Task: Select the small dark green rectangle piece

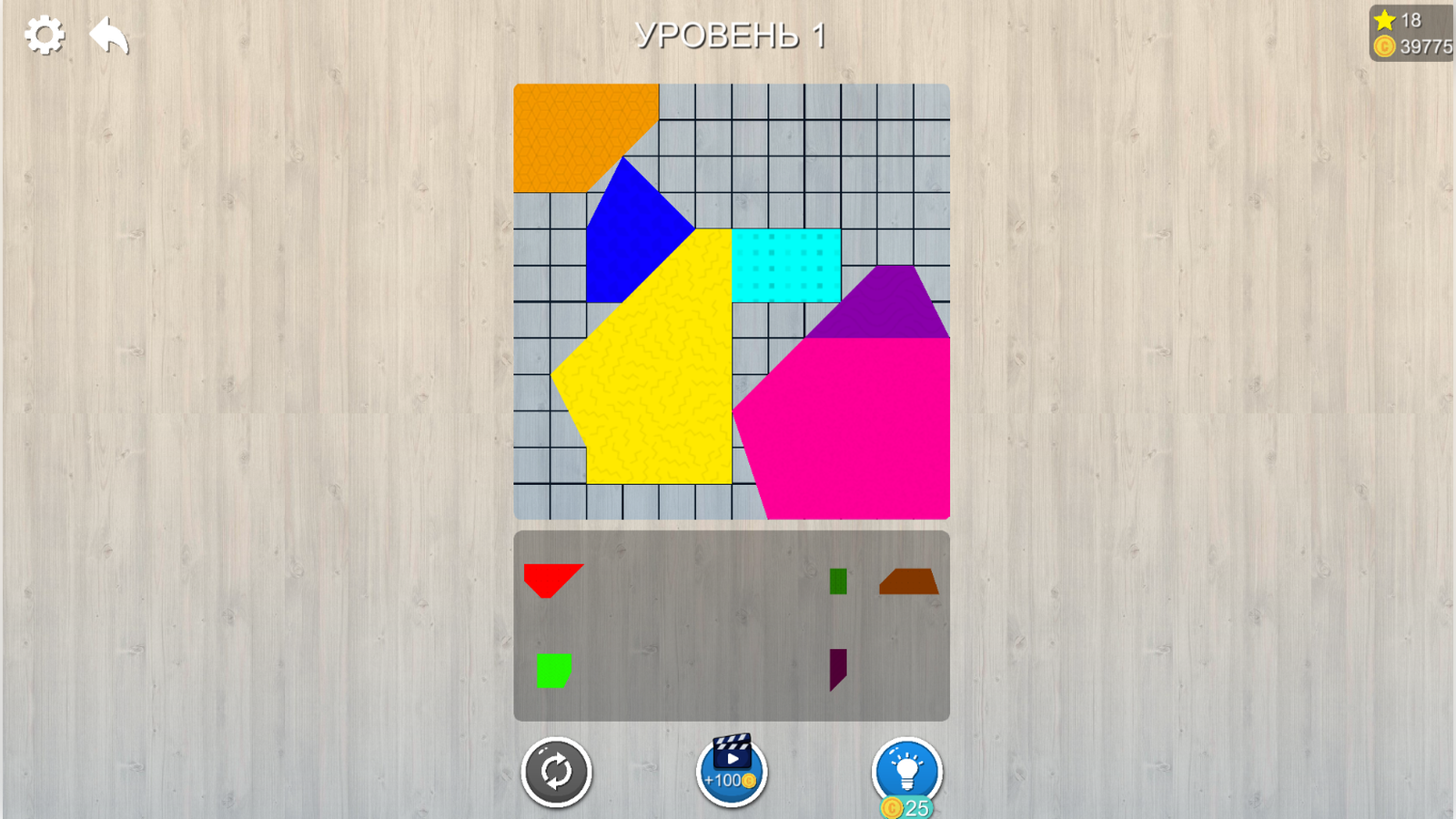Action: pos(837,581)
